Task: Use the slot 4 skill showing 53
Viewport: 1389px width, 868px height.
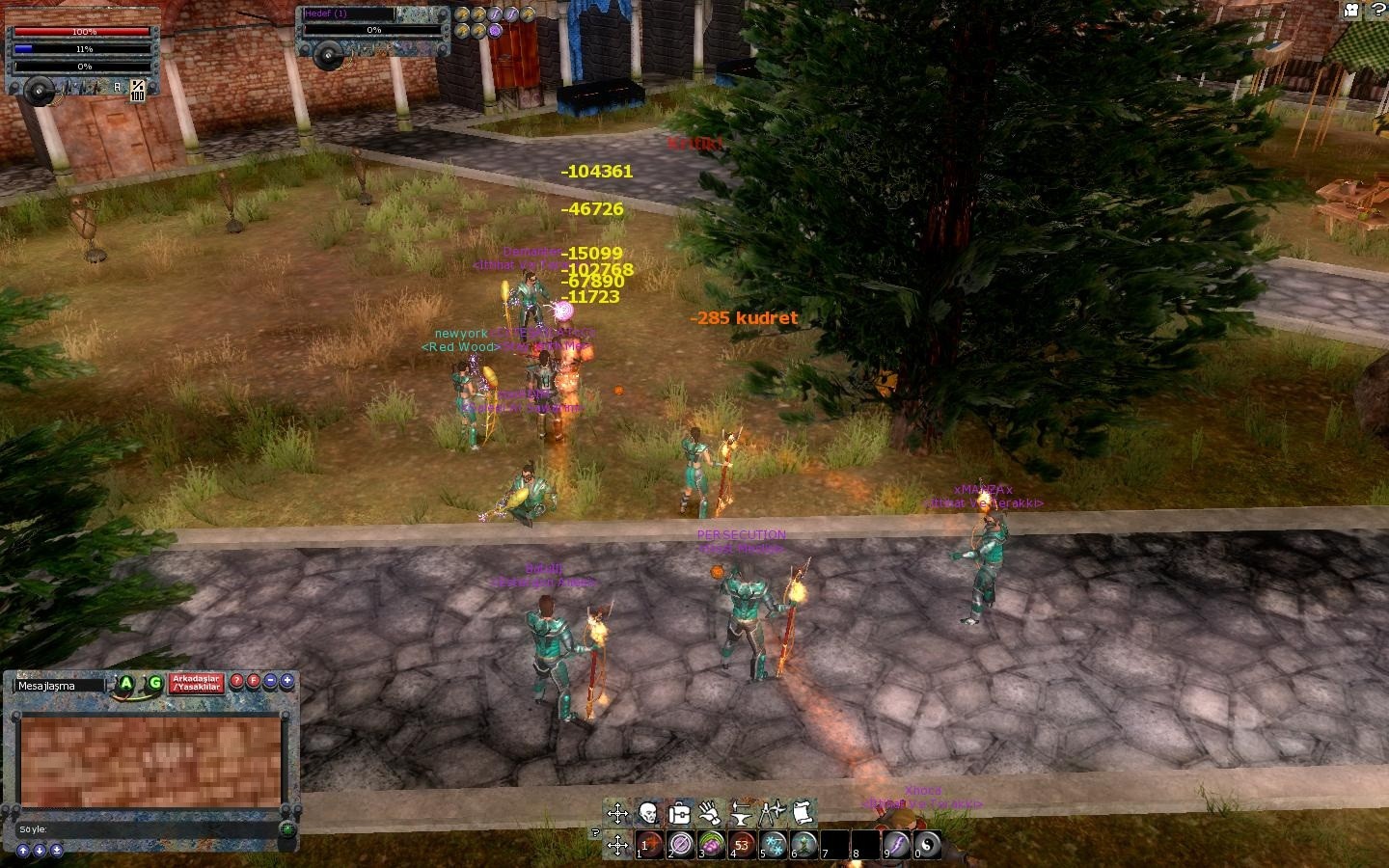Action: [743, 845]
